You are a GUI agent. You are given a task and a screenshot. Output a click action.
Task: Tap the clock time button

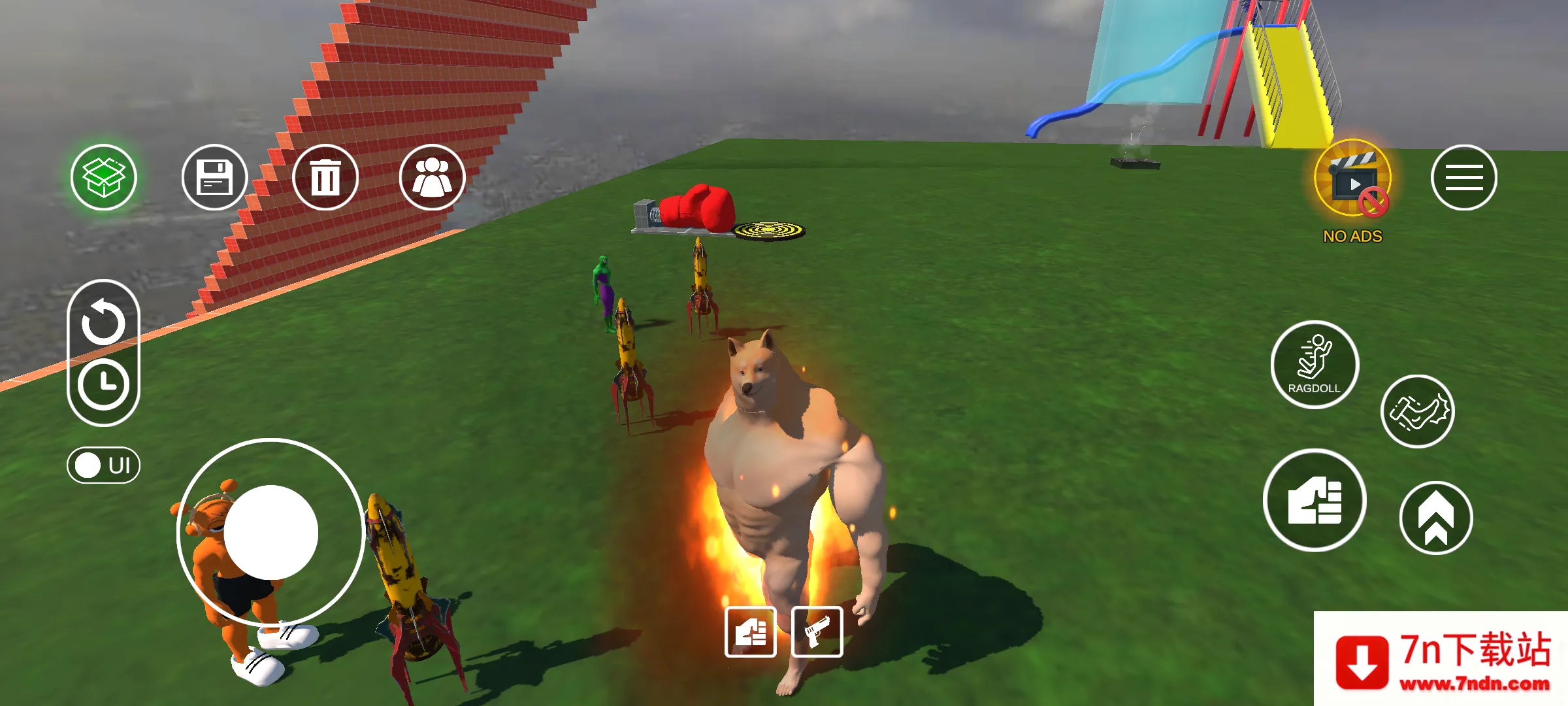(x=103, y=384)
